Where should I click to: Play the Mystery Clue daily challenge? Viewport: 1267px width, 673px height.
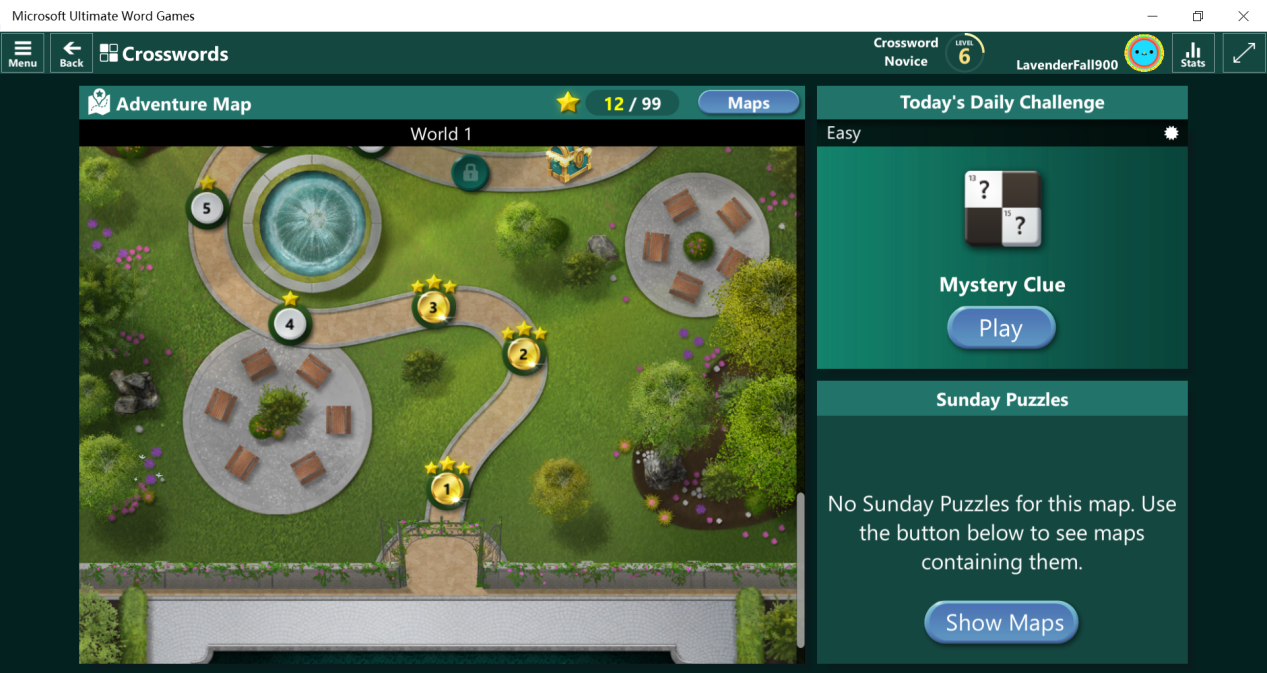[1001, 328]
